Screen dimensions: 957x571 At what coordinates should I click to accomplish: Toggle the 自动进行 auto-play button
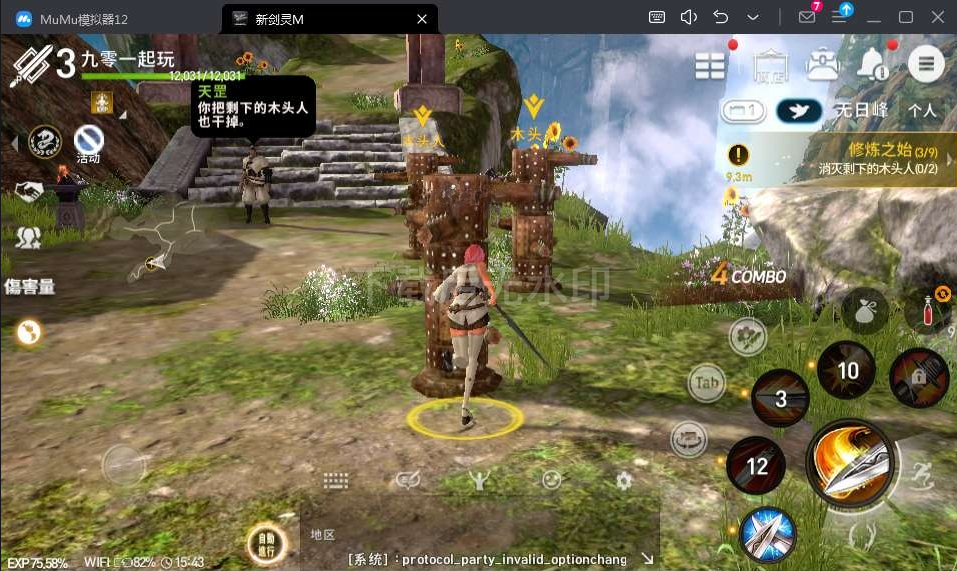coord(267,544)
